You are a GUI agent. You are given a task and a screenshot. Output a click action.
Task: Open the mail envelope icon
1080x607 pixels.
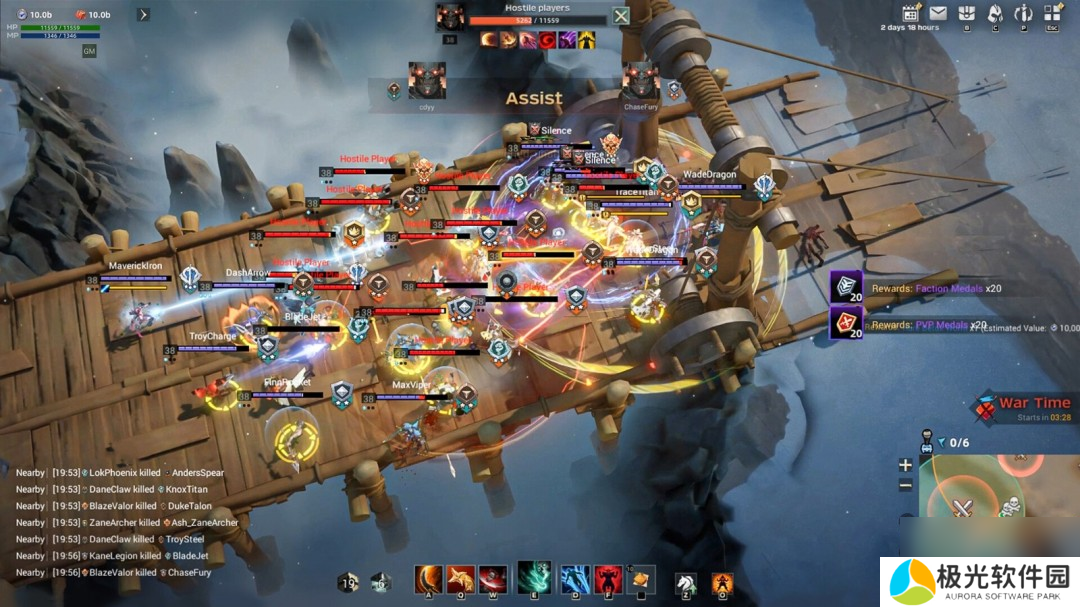point(938,13)
